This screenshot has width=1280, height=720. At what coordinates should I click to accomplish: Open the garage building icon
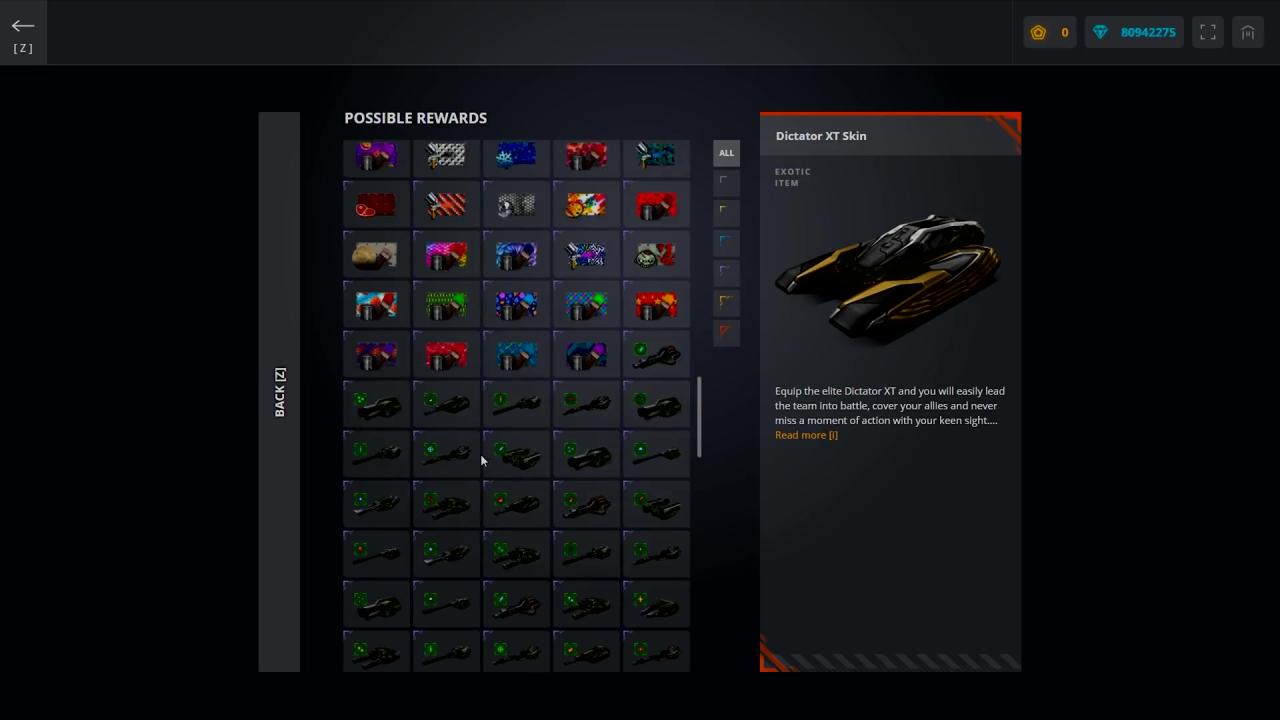coord(1248,33)
